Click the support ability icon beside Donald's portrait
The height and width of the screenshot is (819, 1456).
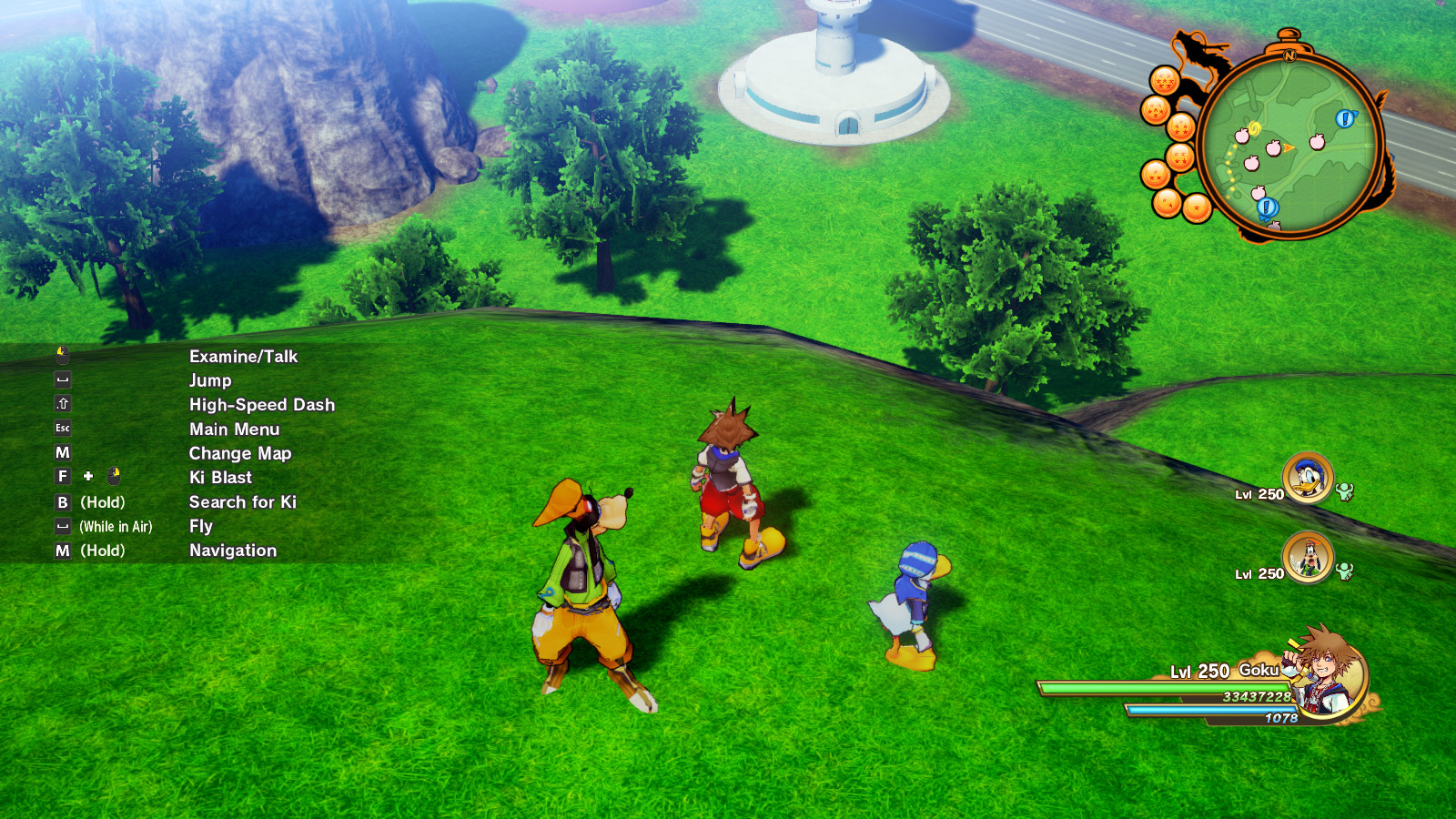[x=1345, y=490]
